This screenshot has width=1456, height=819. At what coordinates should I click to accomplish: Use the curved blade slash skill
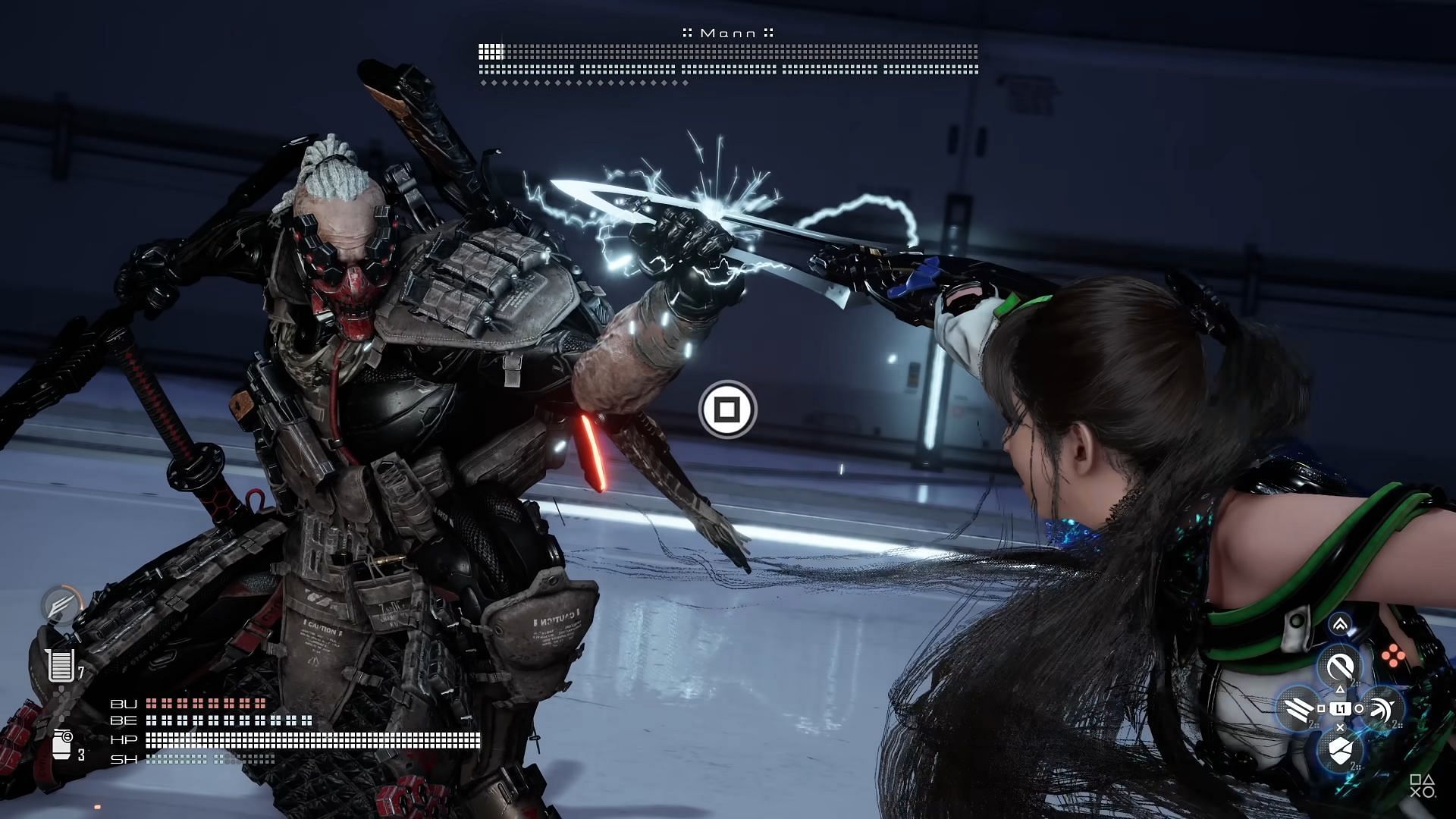coord(1340,667)
